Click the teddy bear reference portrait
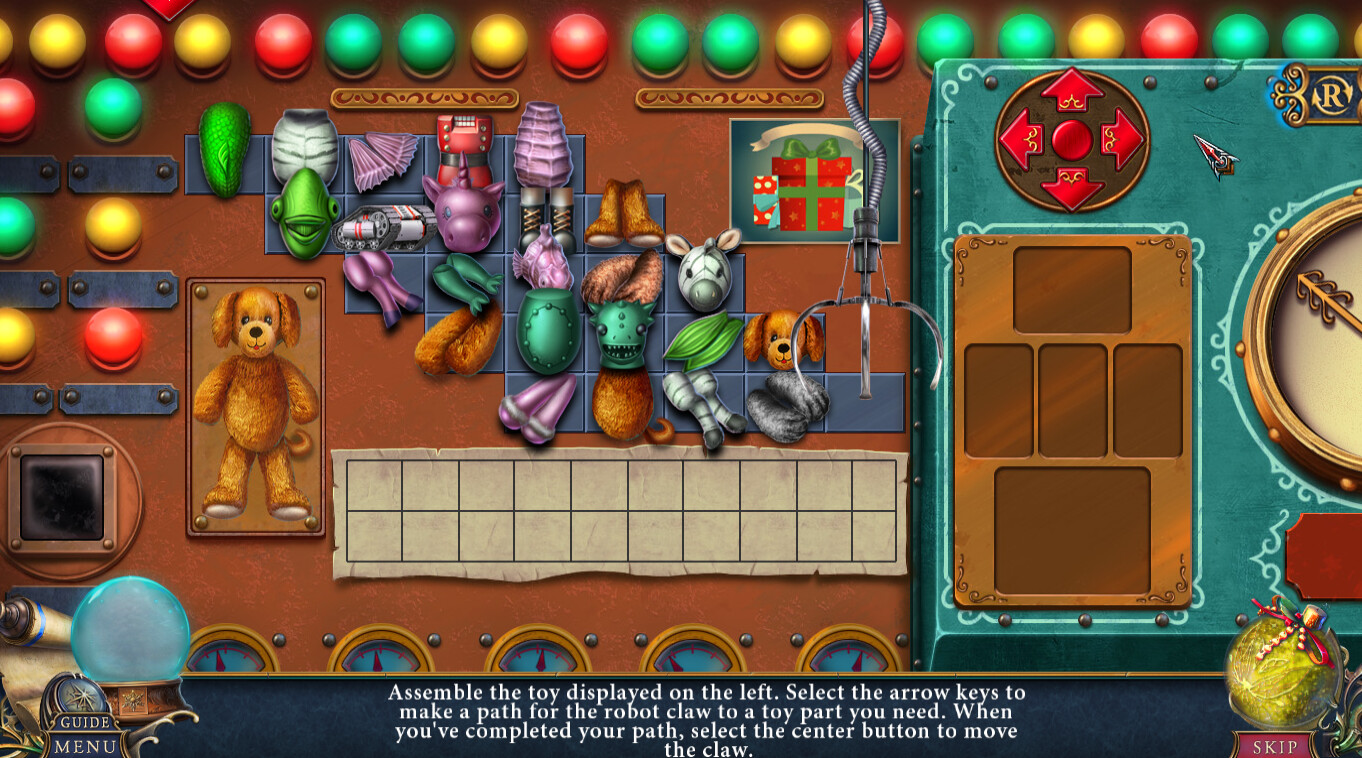Screen dimensions: 1362x758 [258, 410]
